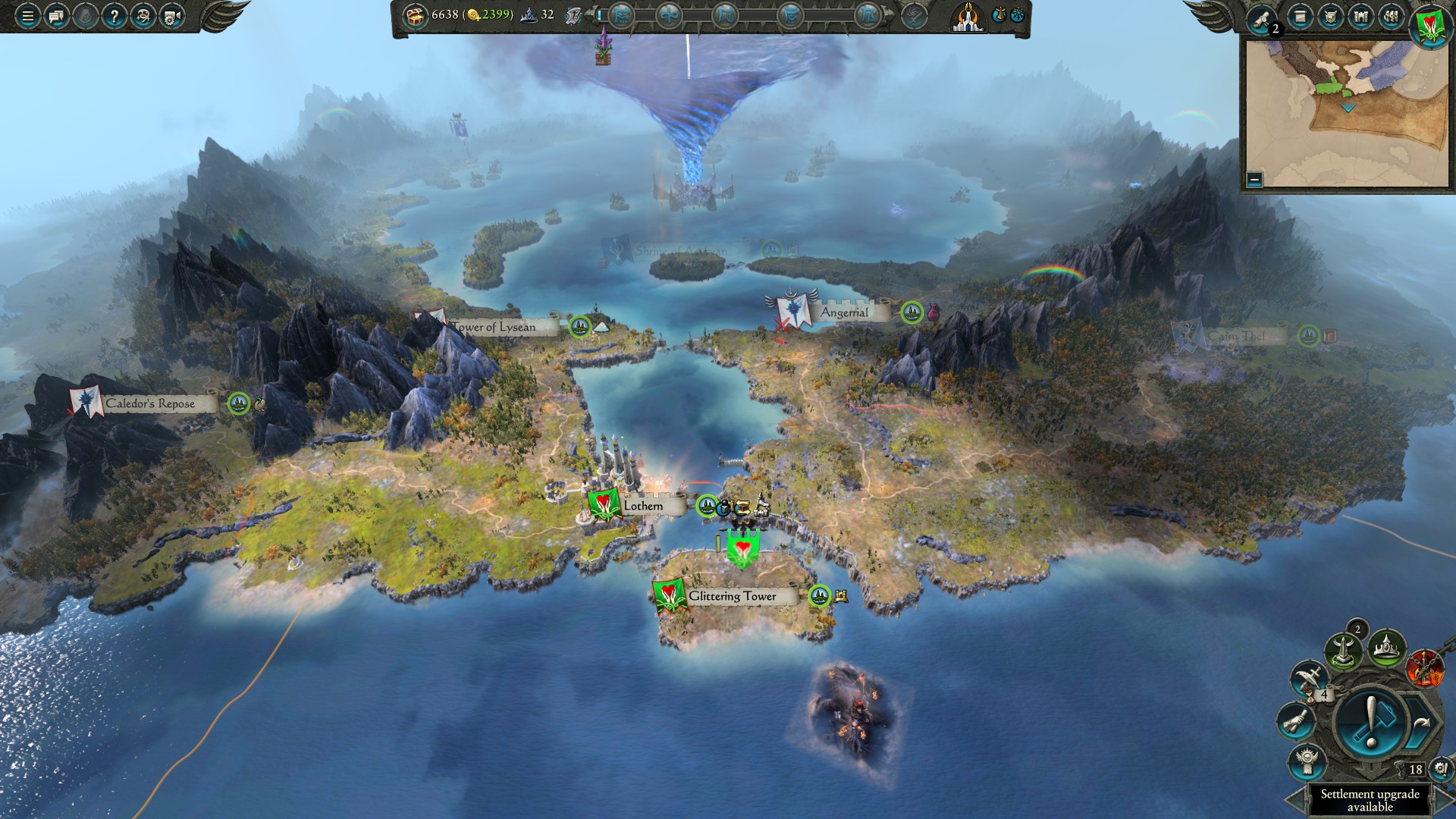
Task: Open the castle provinces list button
Action: 1361,17
